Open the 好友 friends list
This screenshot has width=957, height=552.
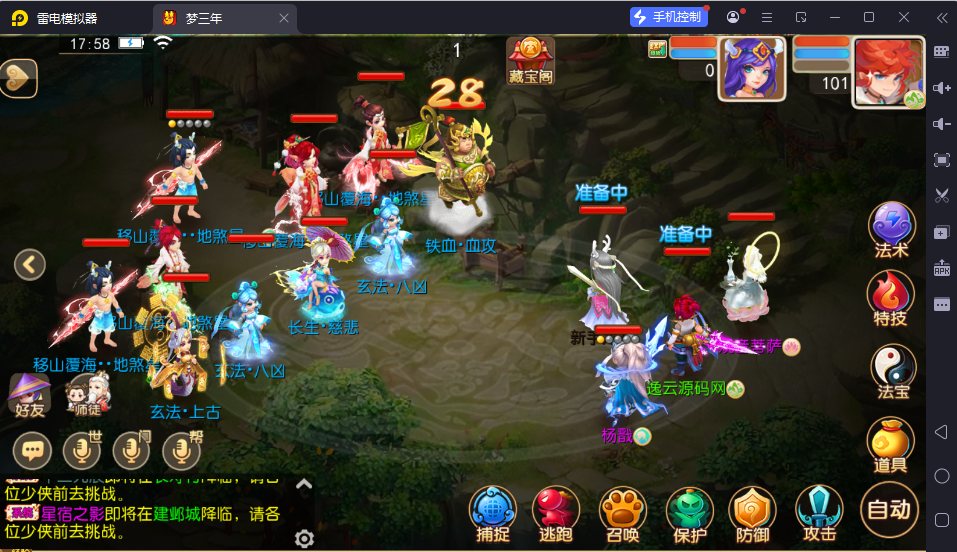pos(30,394)
